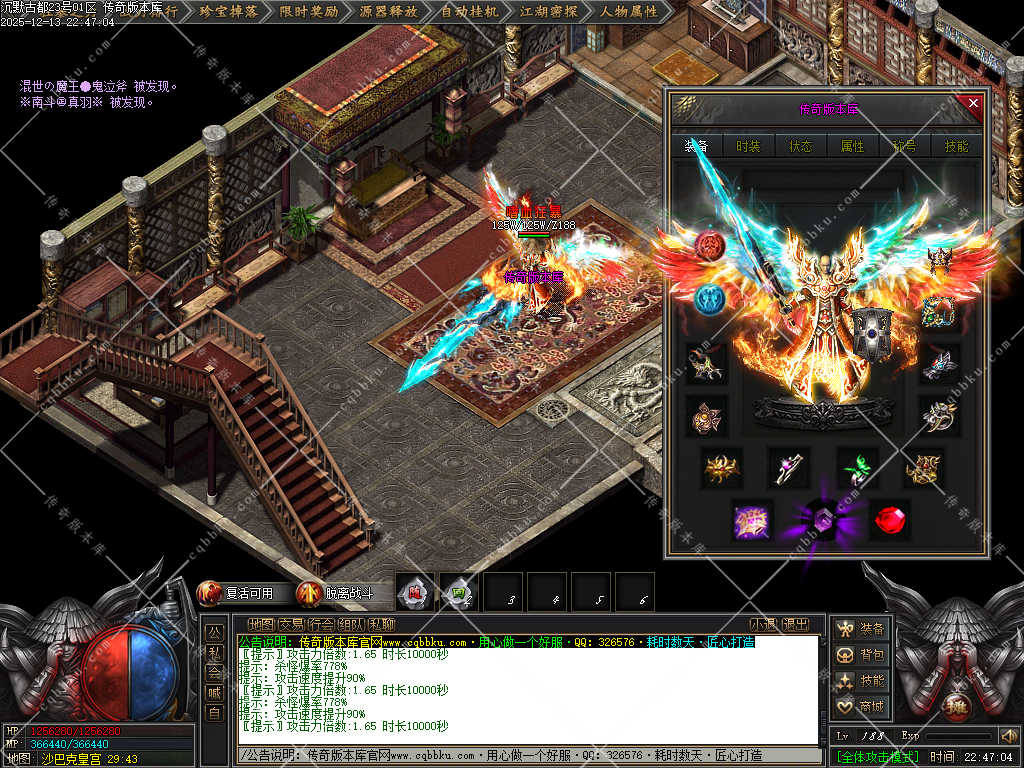Open the 珍宝掉落 top menu
Screen dimensions: 1024x768
(229, 12)
